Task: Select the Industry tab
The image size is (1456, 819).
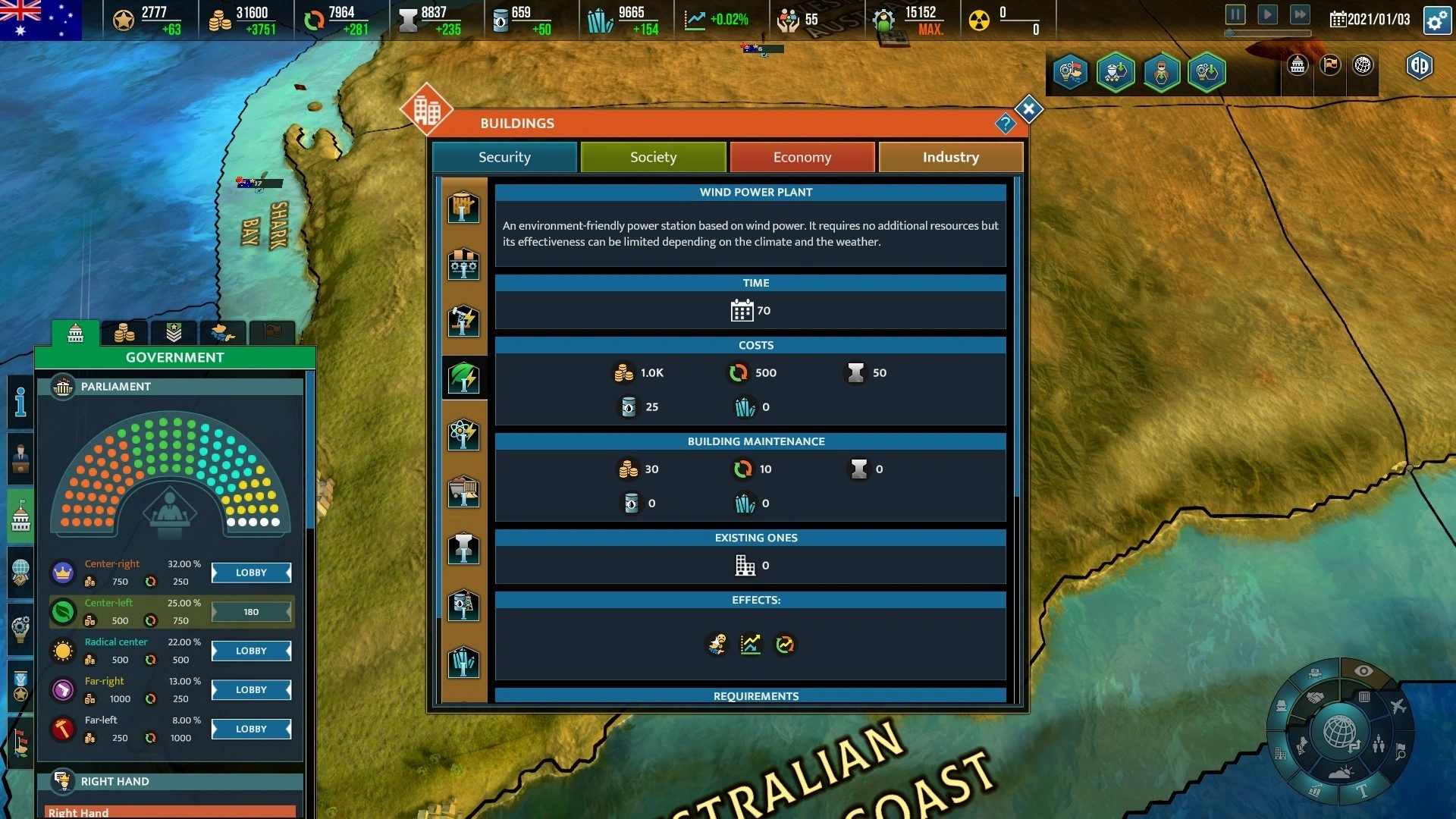Action: 950,157
